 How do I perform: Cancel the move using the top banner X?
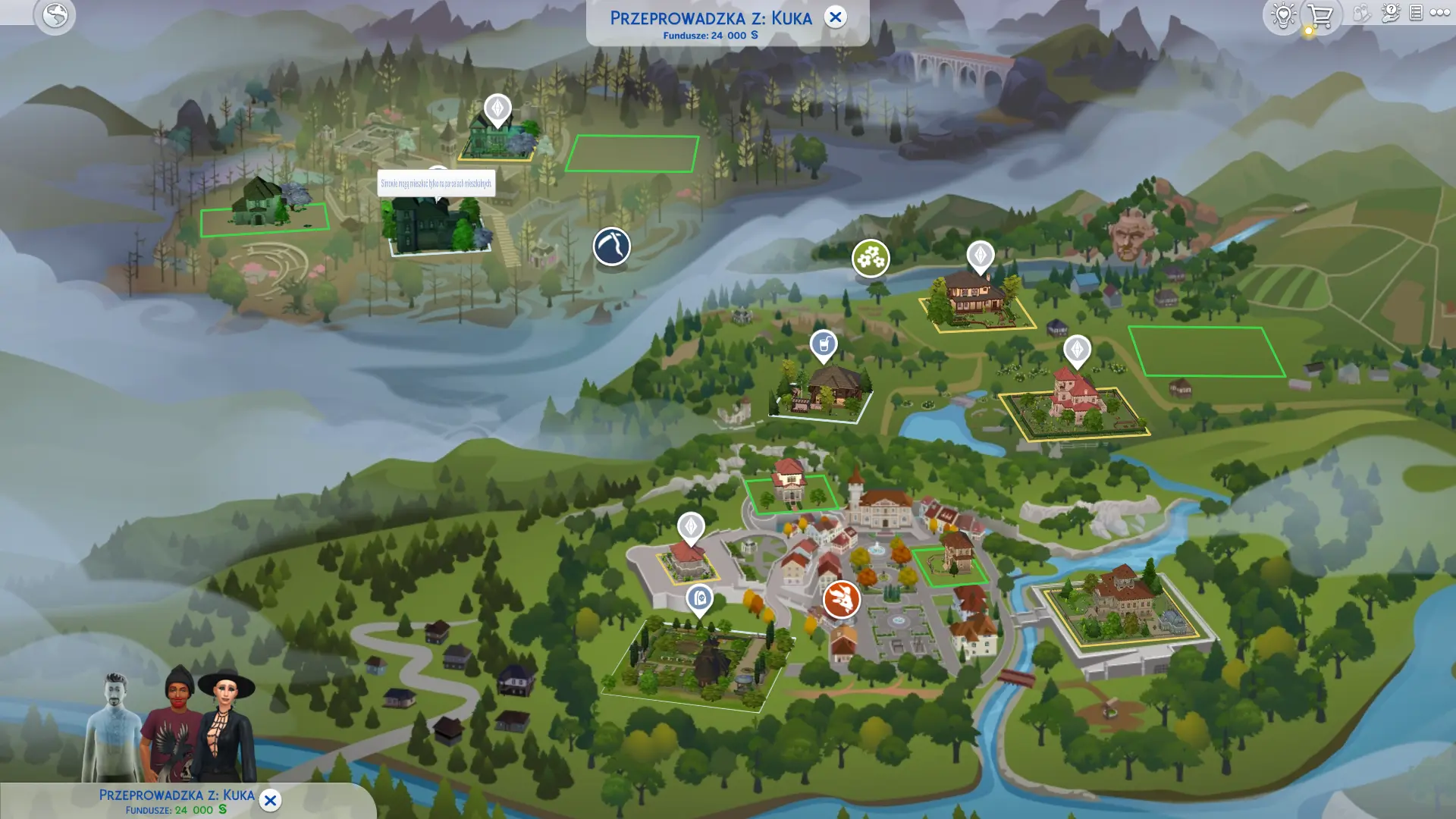(835, 17)
